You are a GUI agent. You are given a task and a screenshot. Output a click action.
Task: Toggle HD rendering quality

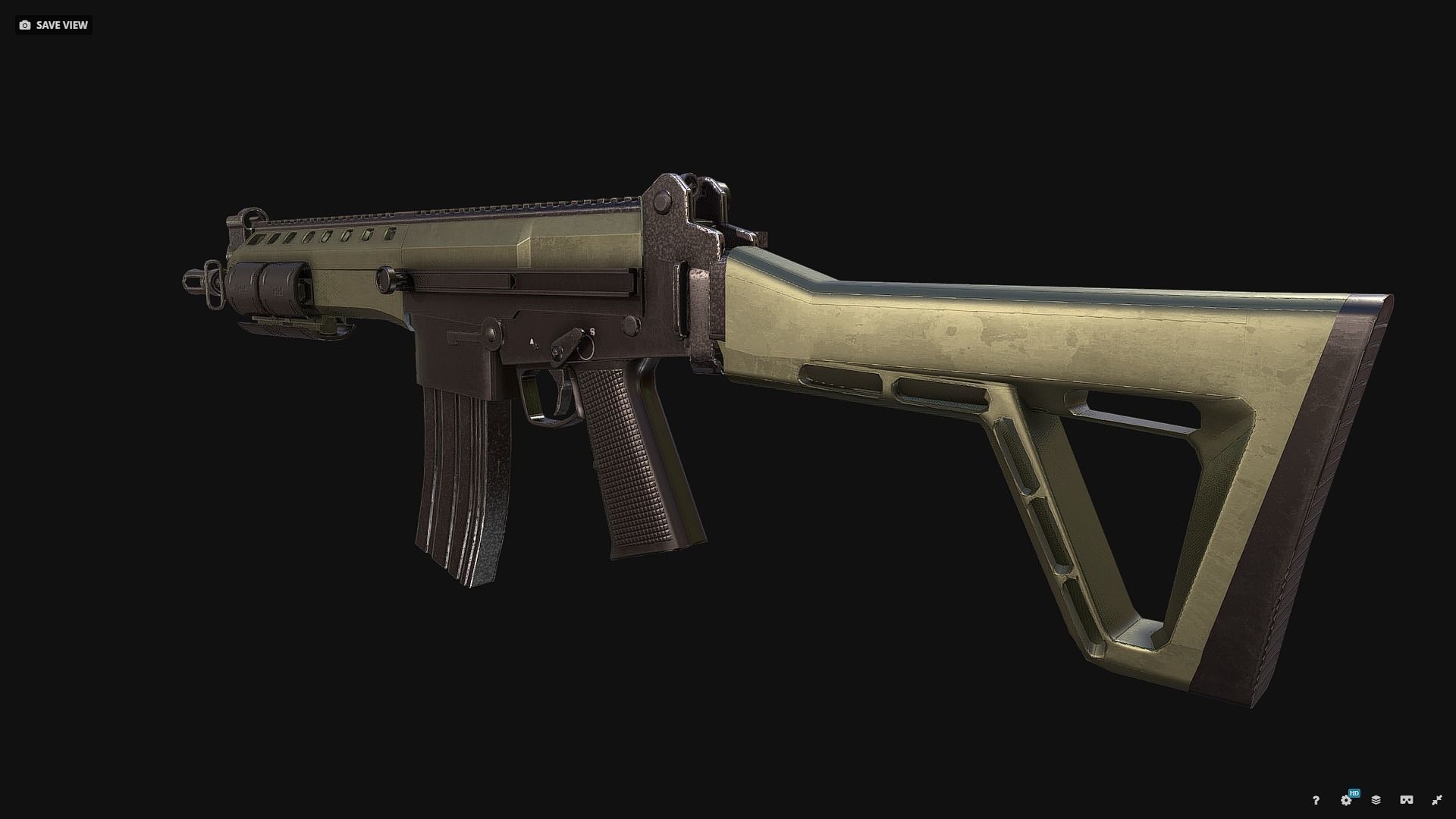click(1354, 792)
